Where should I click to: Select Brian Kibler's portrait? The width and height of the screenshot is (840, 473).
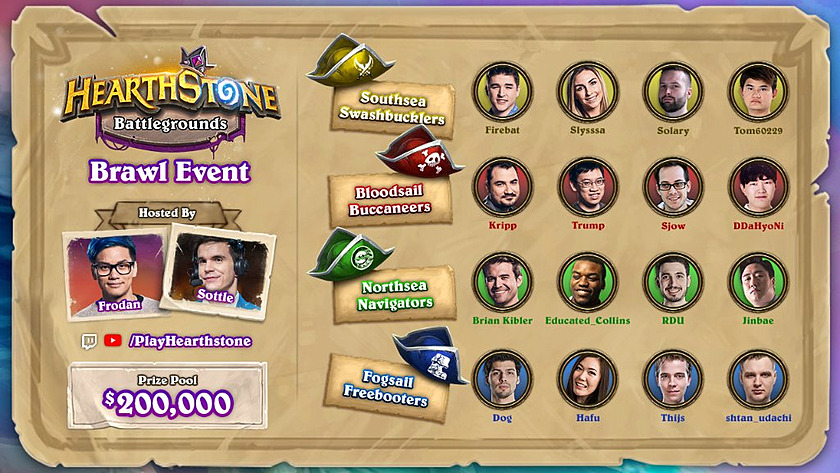point(502,281)
